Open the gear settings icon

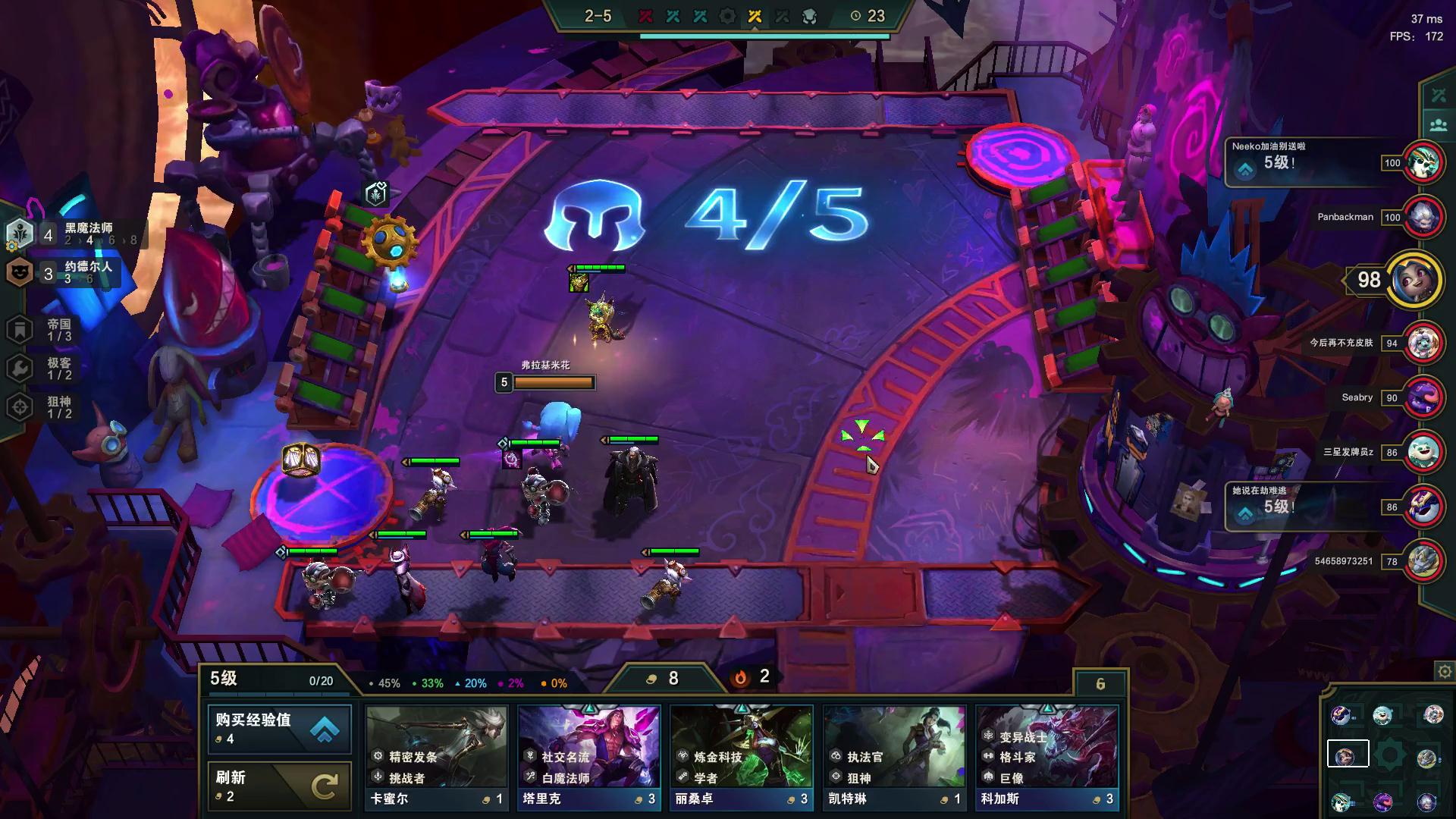click(1445, 672)
